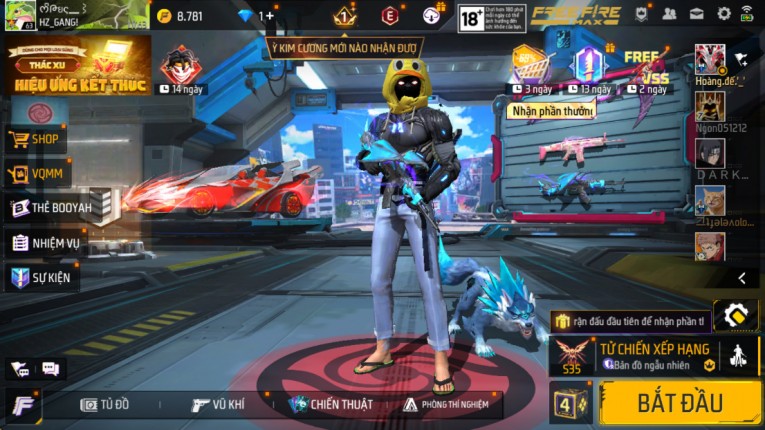The image size is (765, 430).
Task: Invite friend Hoàng.đế from the sidebar
Action: tap(710, 61)
